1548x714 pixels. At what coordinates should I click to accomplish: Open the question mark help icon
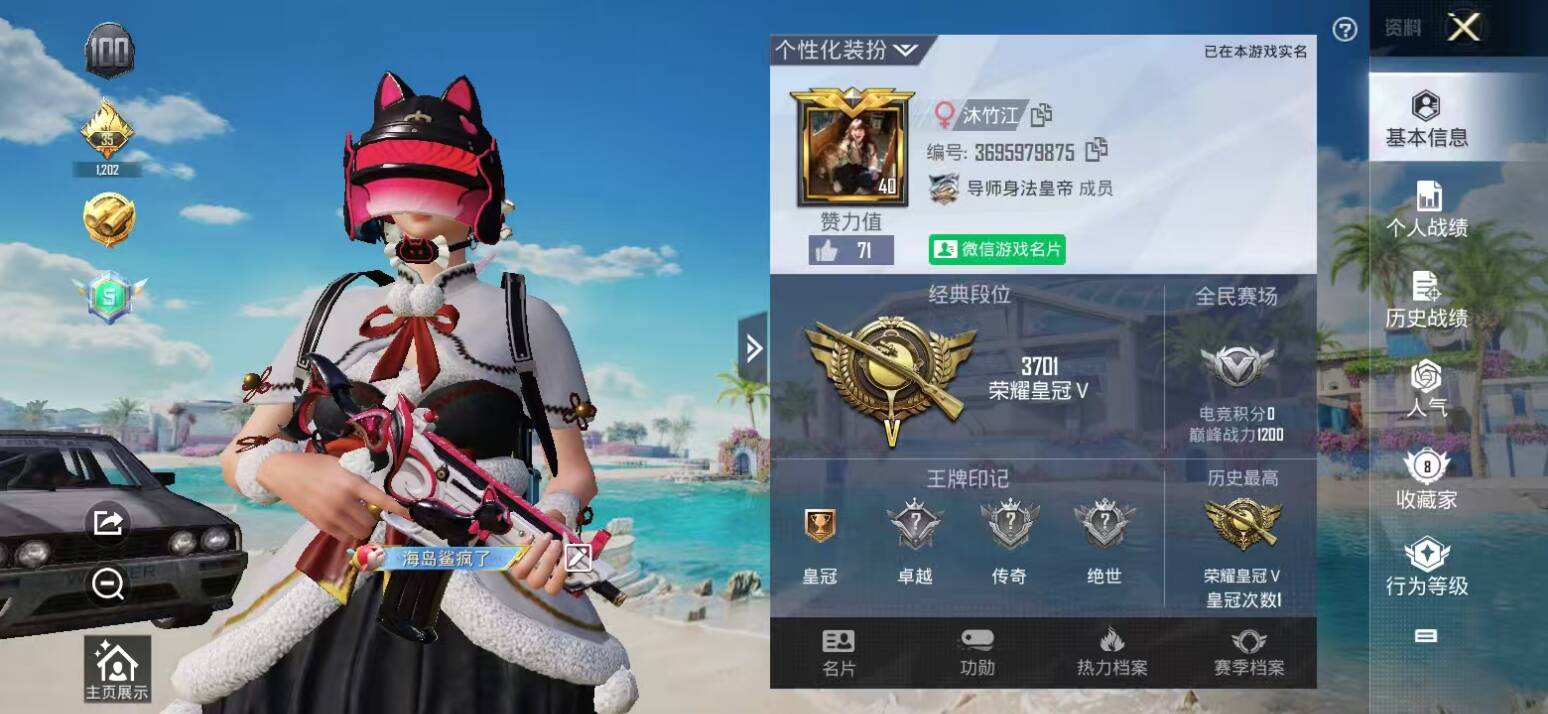pos(1345,29)
